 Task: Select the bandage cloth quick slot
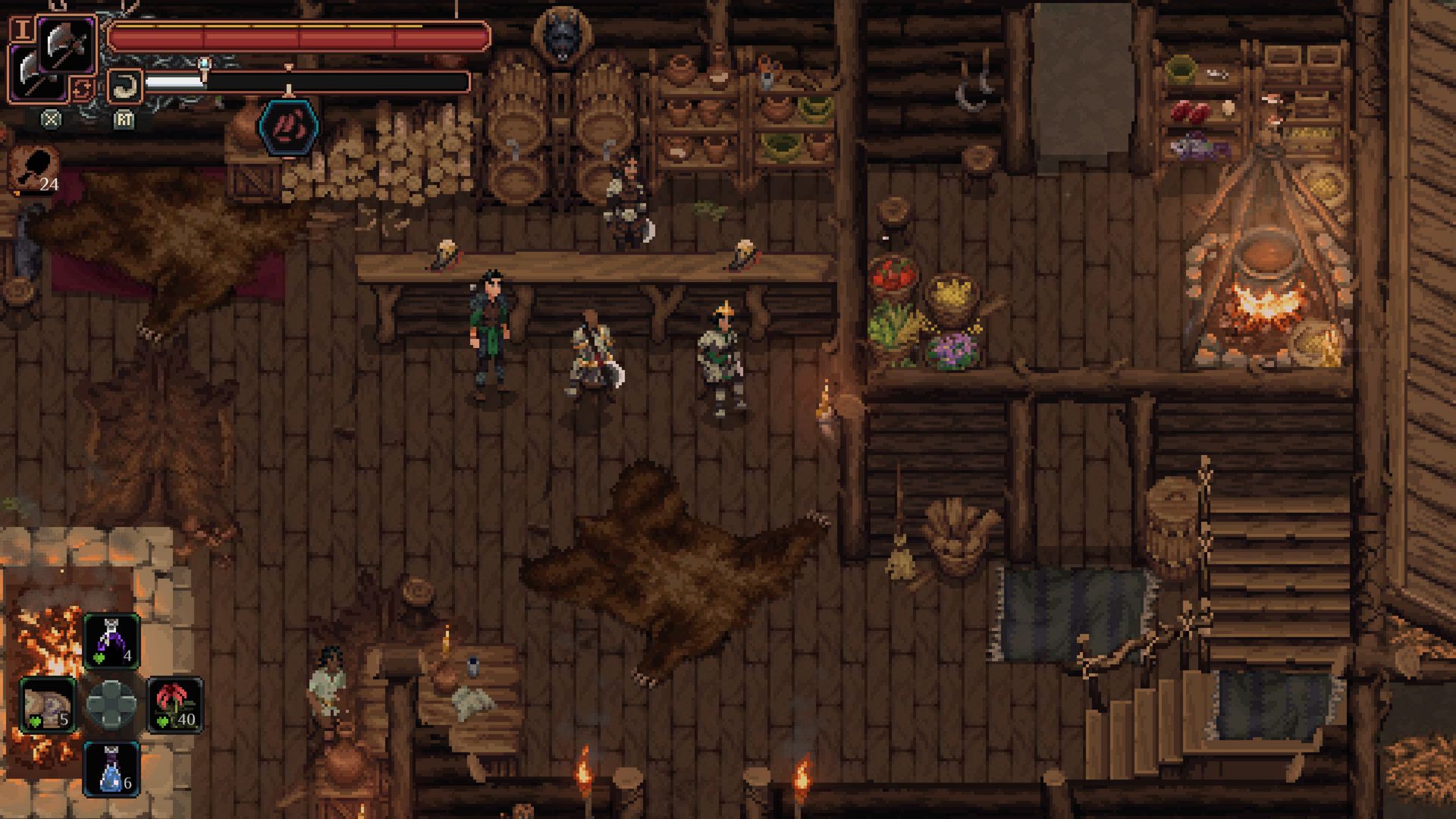pos(47,706)
